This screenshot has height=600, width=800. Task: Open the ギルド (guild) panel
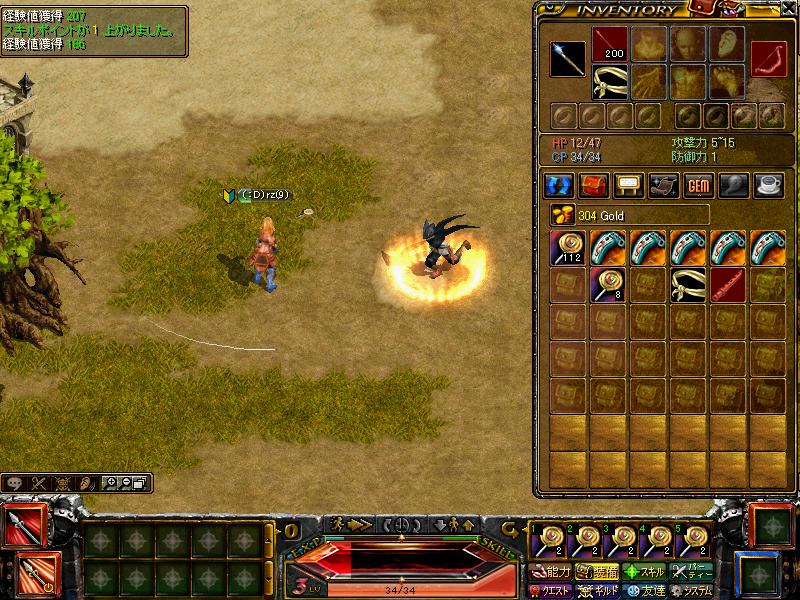click(x=600, y=591)
